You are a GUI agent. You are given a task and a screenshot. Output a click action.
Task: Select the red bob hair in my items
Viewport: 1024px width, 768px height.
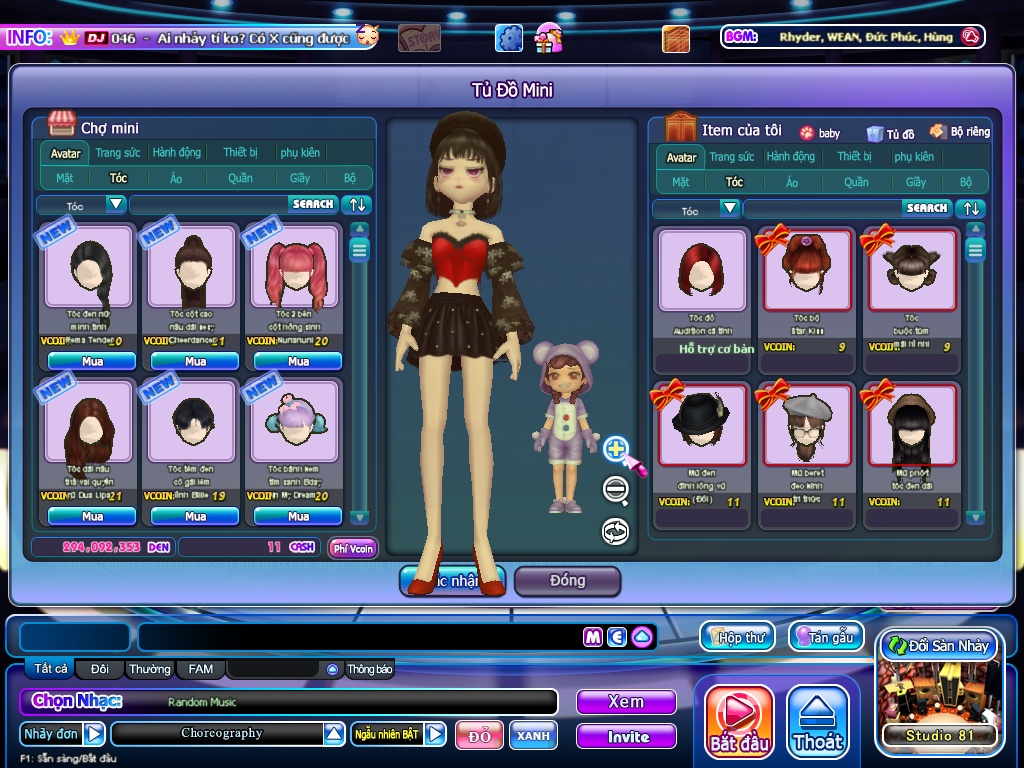(x=702, y=270)
